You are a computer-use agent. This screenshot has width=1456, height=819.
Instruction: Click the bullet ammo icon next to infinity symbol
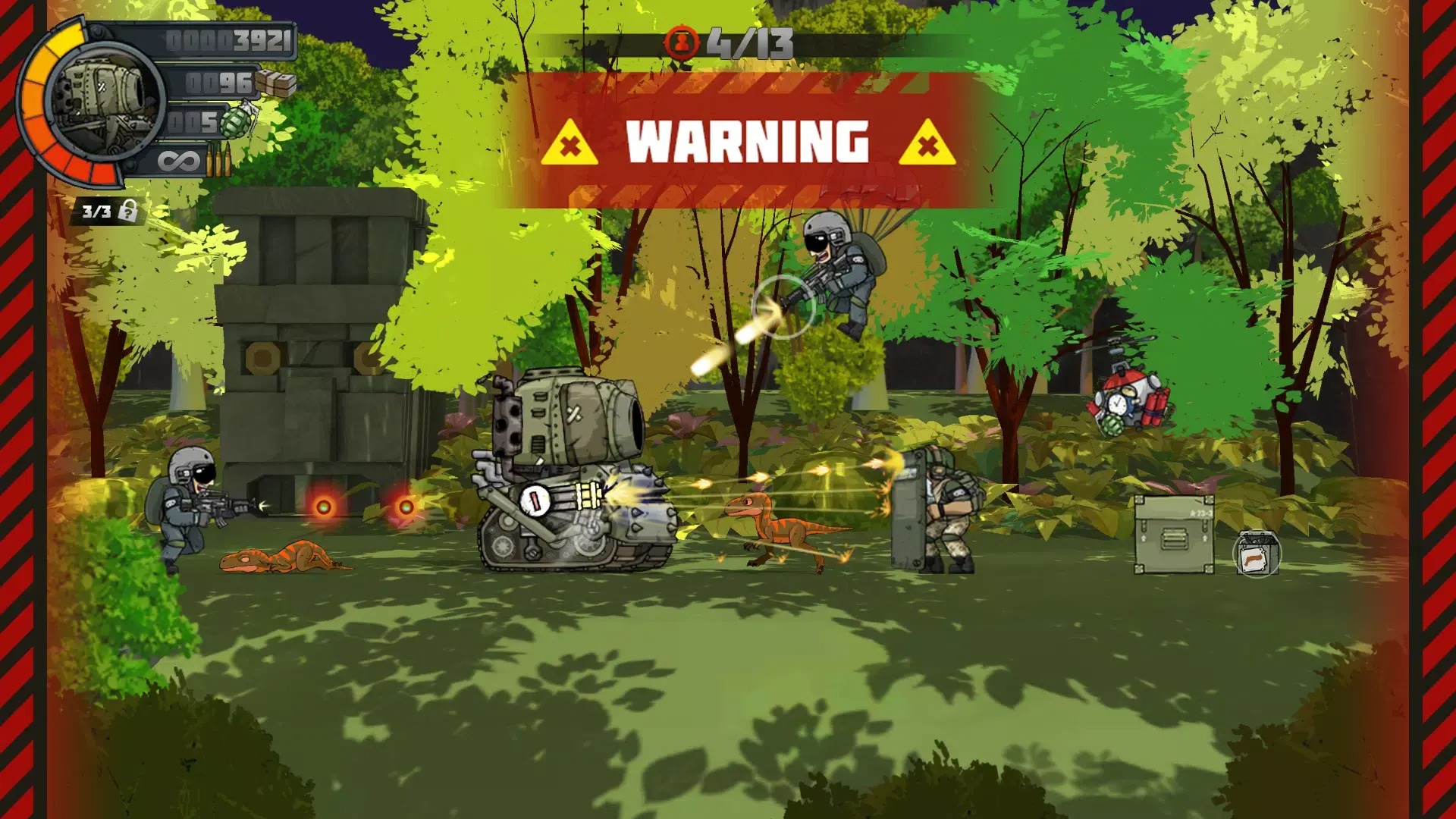(x=219, y=158)
